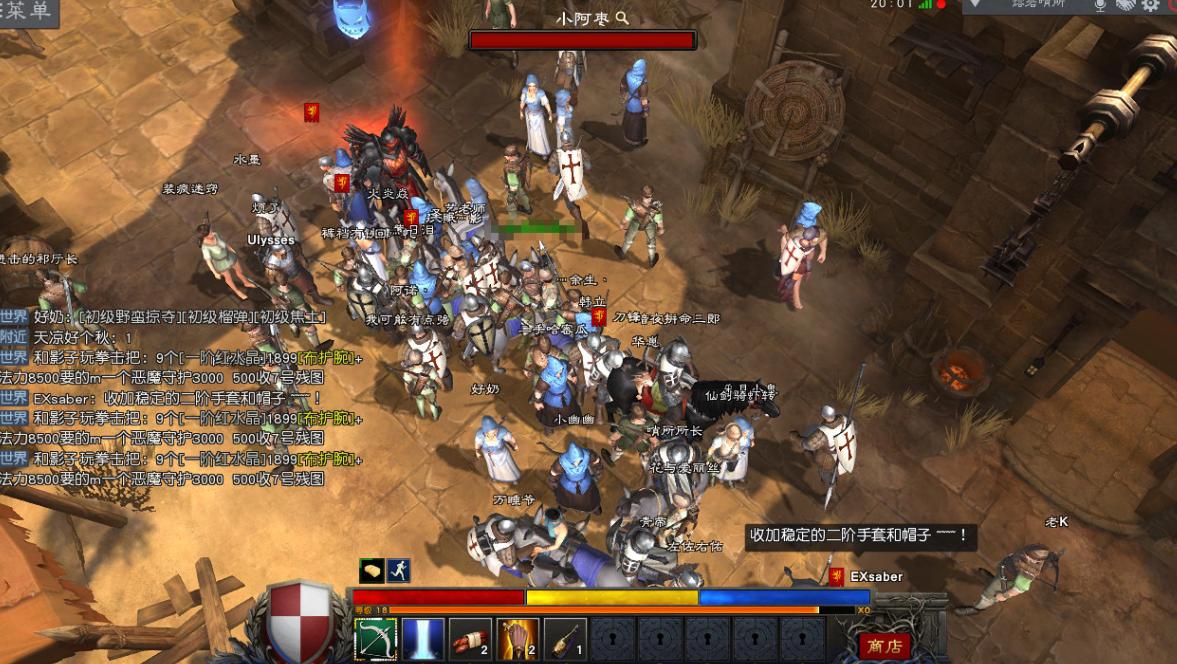Use the red dynamite bundle item
The image size is (1177, 664).
coord(470,640)
